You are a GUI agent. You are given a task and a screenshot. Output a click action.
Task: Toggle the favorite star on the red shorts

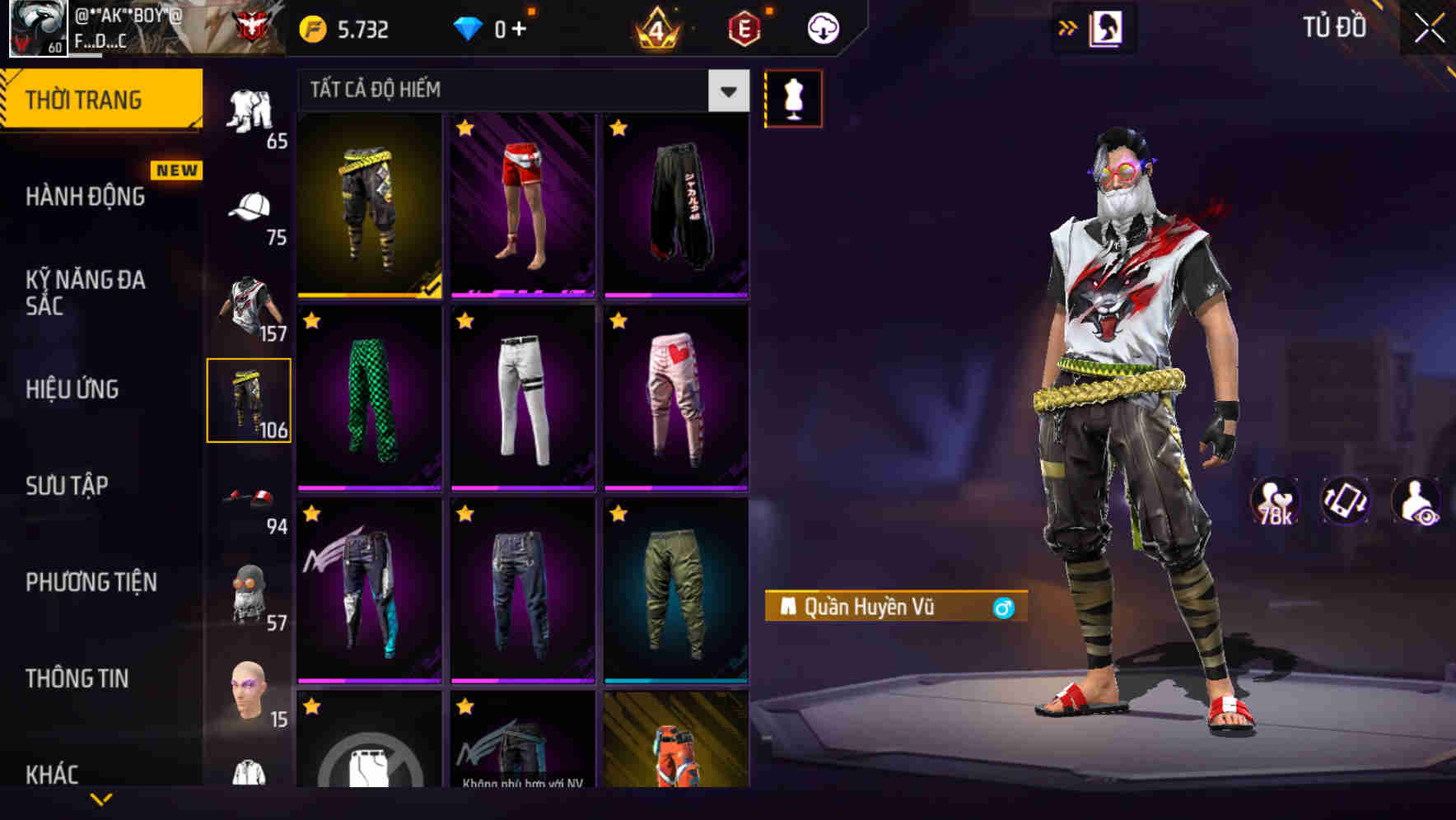[x=464, y=129]
